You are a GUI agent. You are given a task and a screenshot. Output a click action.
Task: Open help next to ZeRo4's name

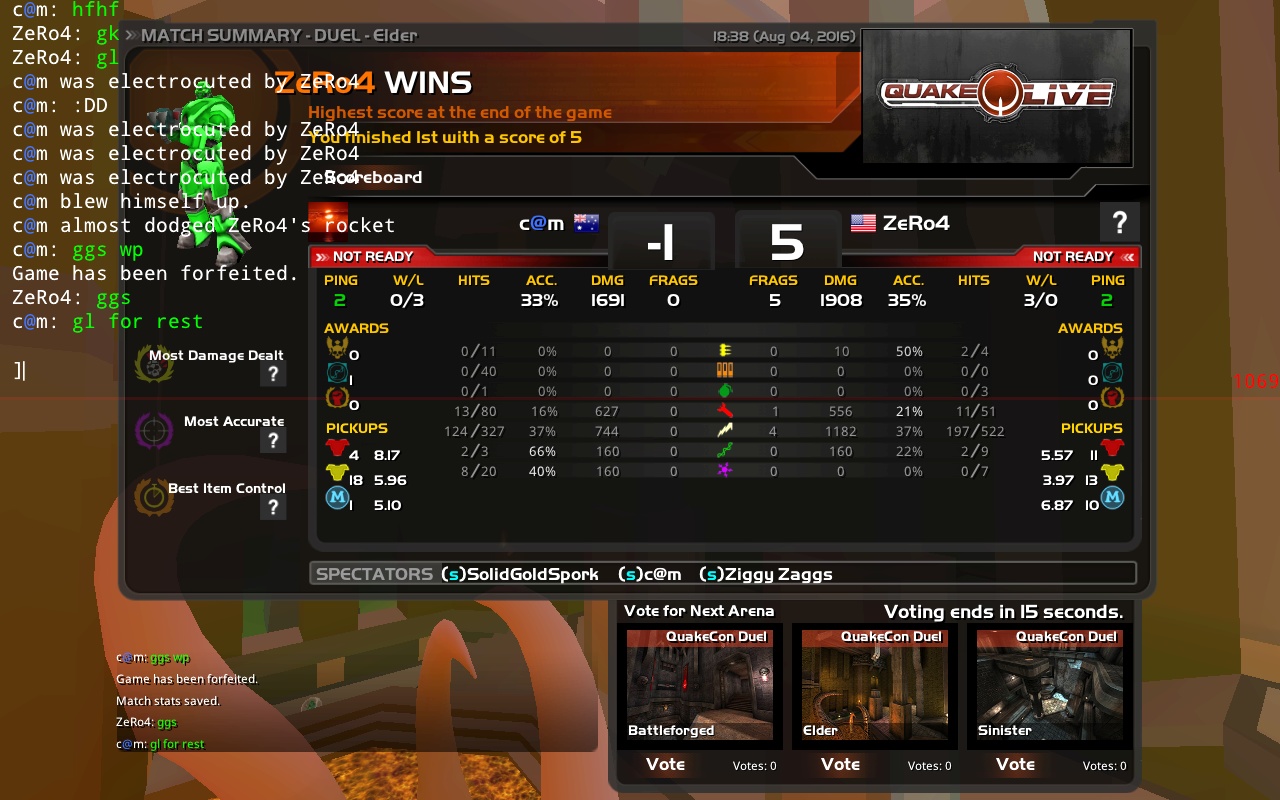tap(1119, 222)
